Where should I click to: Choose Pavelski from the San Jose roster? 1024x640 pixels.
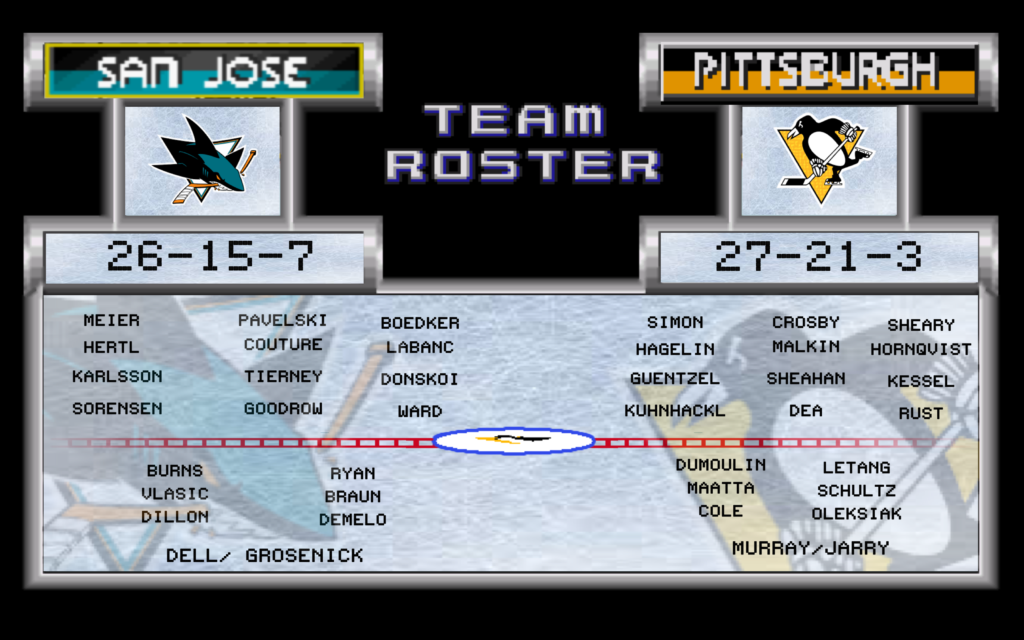282,320
